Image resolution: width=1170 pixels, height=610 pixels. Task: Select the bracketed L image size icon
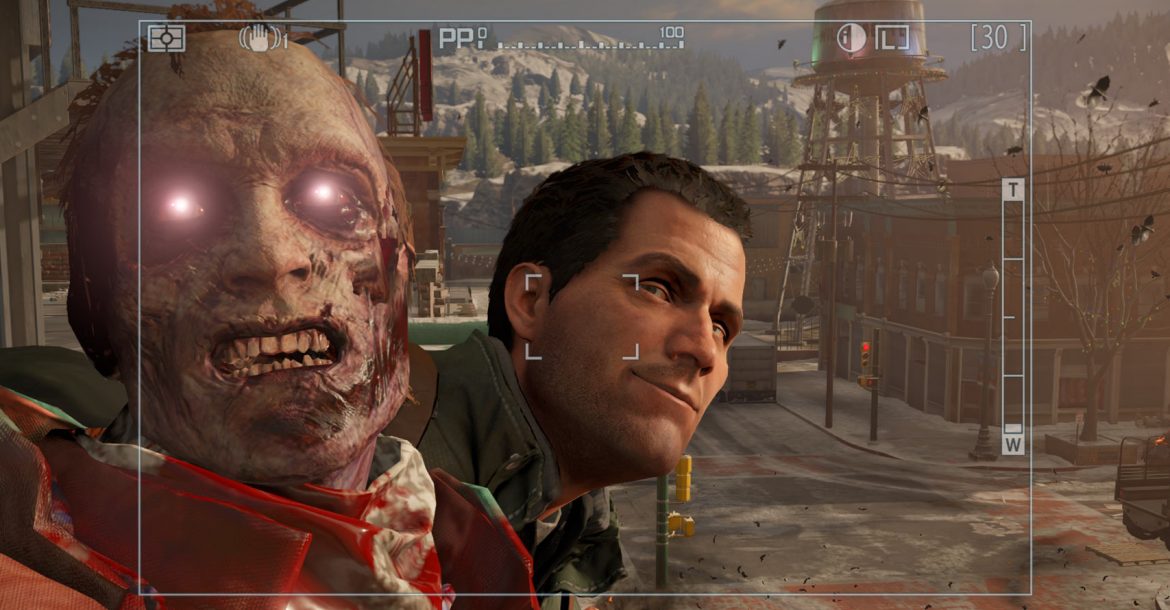click(892, 38)
